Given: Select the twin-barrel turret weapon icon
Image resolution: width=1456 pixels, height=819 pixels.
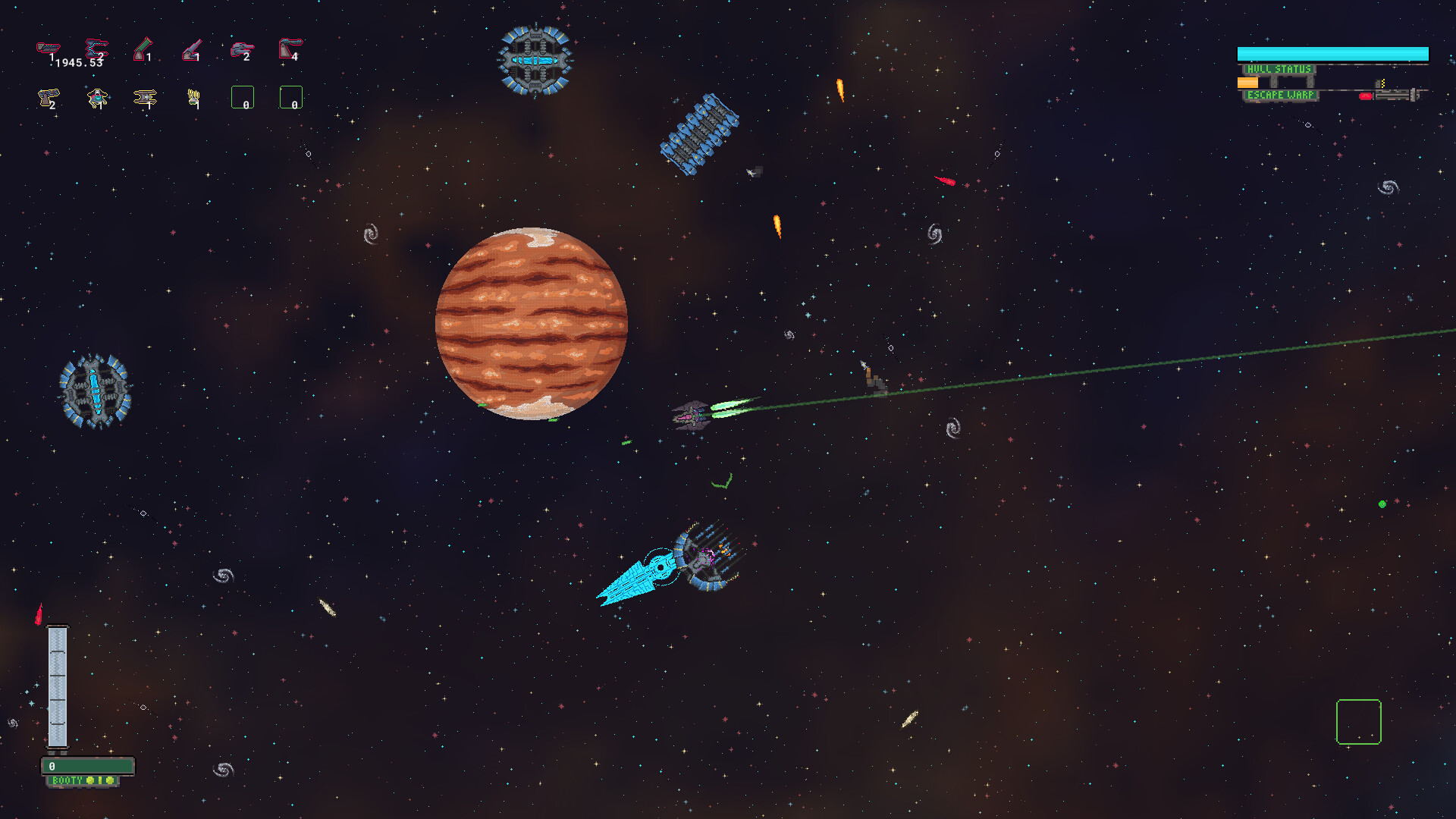Looking at the screenshot, I should 241,49.
